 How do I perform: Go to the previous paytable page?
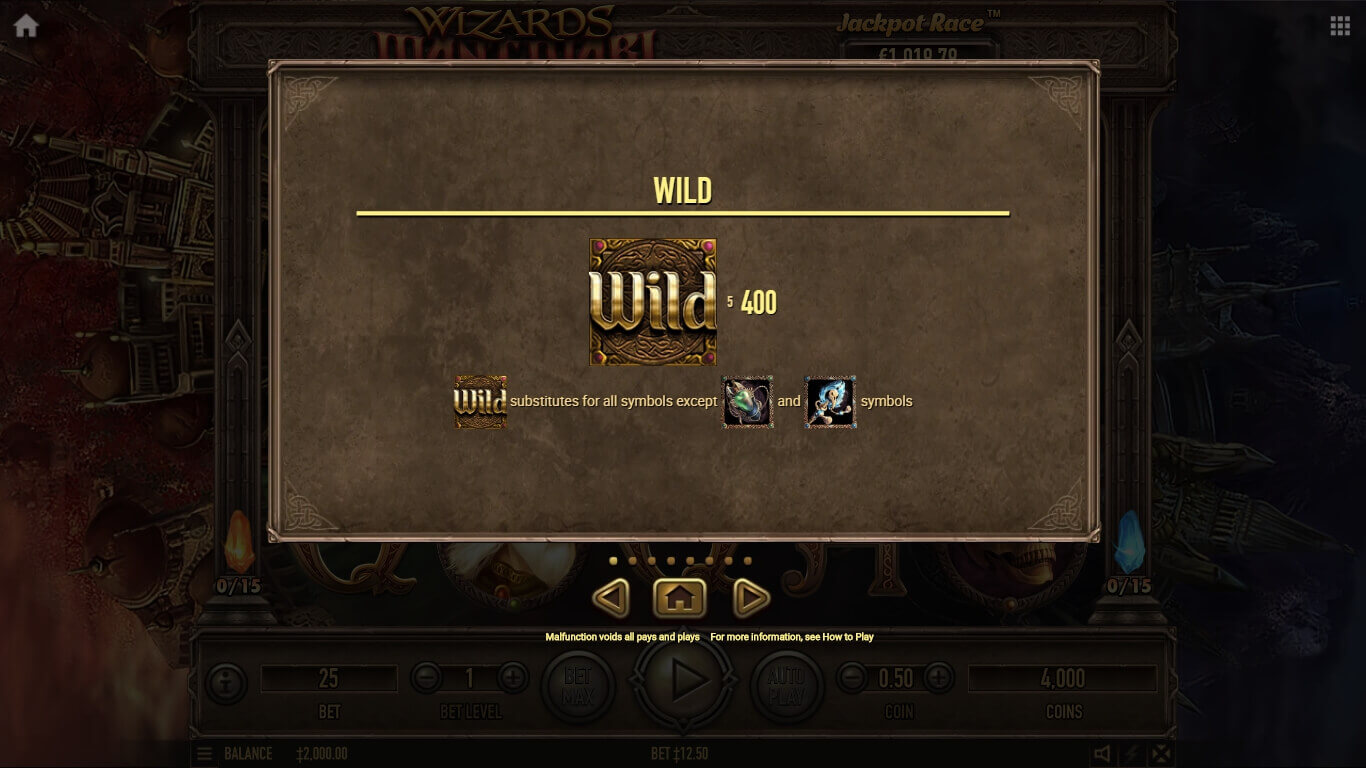click(x=611, y=599)
